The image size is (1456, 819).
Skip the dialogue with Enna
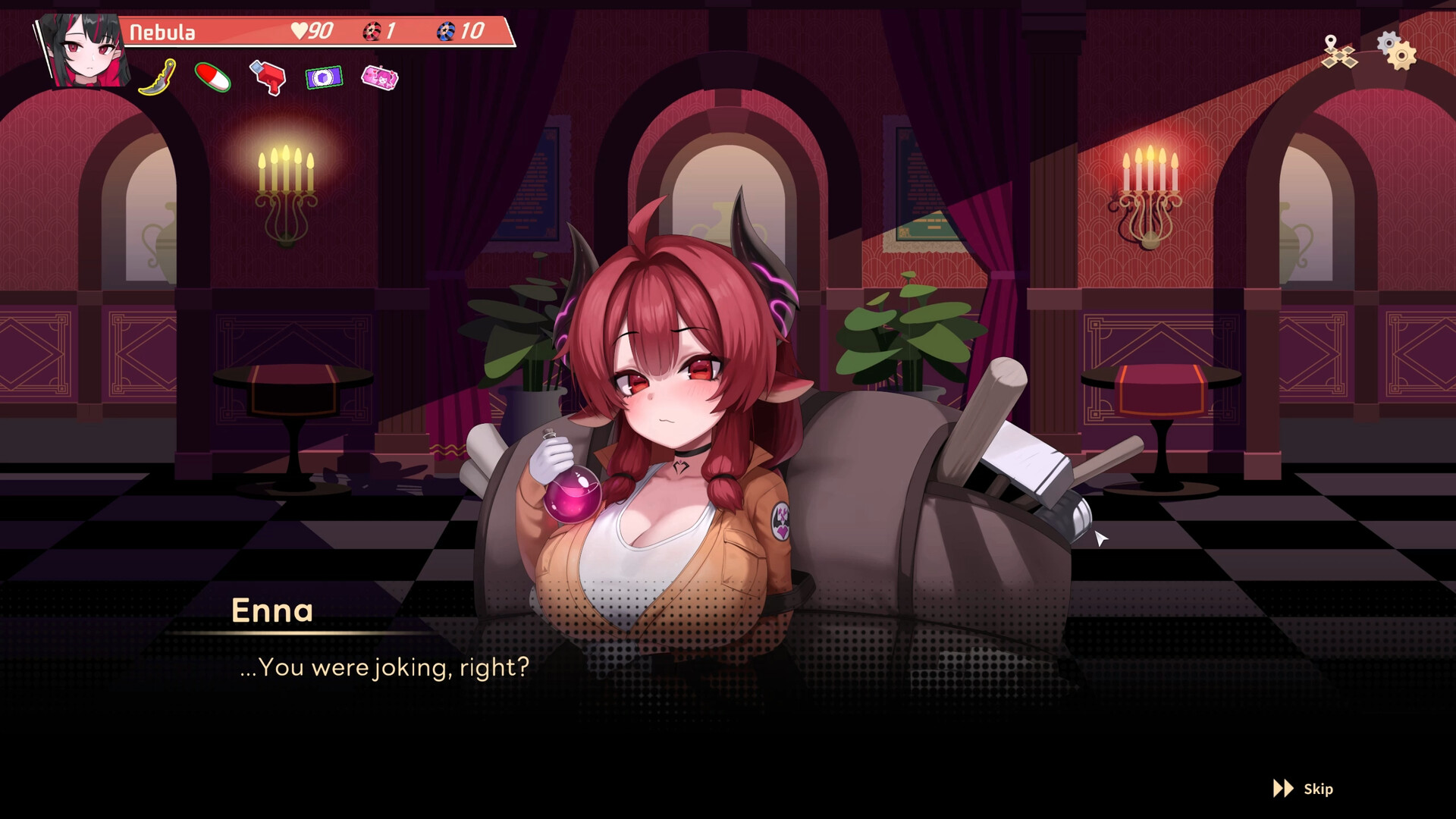click(x=1303, y=789)
